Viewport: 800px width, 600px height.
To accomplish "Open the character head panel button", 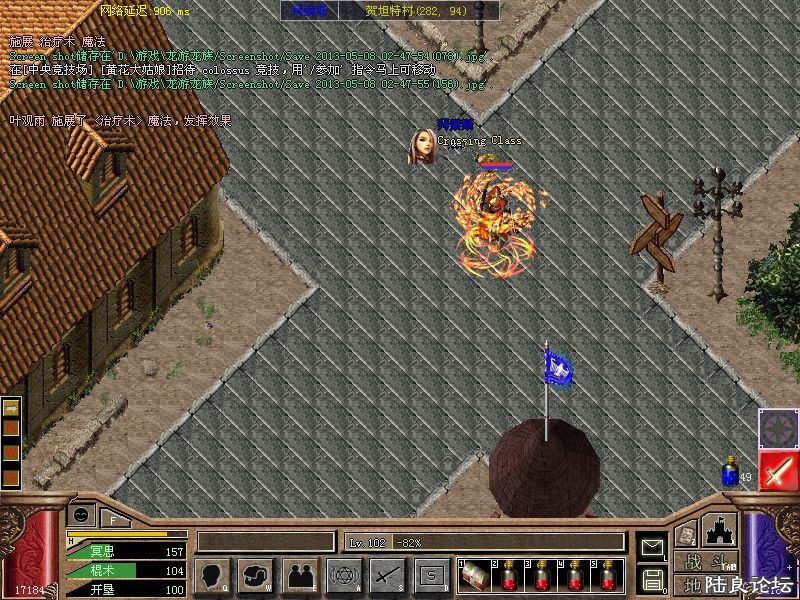I will point(213,575).
